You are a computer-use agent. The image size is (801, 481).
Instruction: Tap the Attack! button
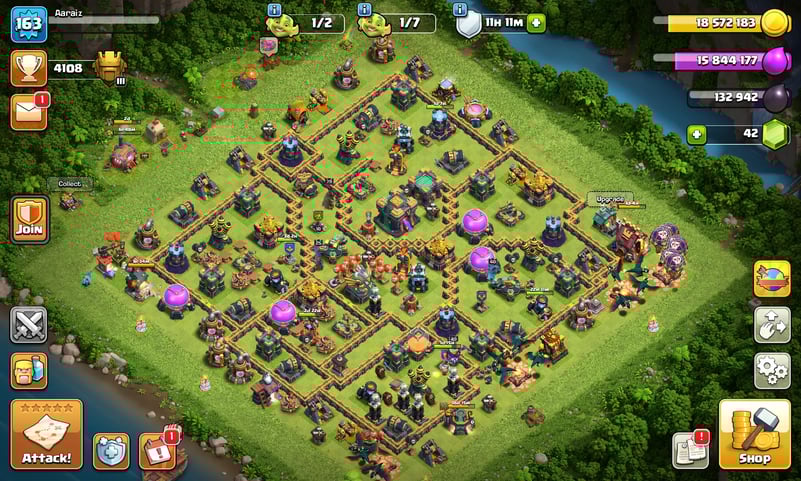46,434
